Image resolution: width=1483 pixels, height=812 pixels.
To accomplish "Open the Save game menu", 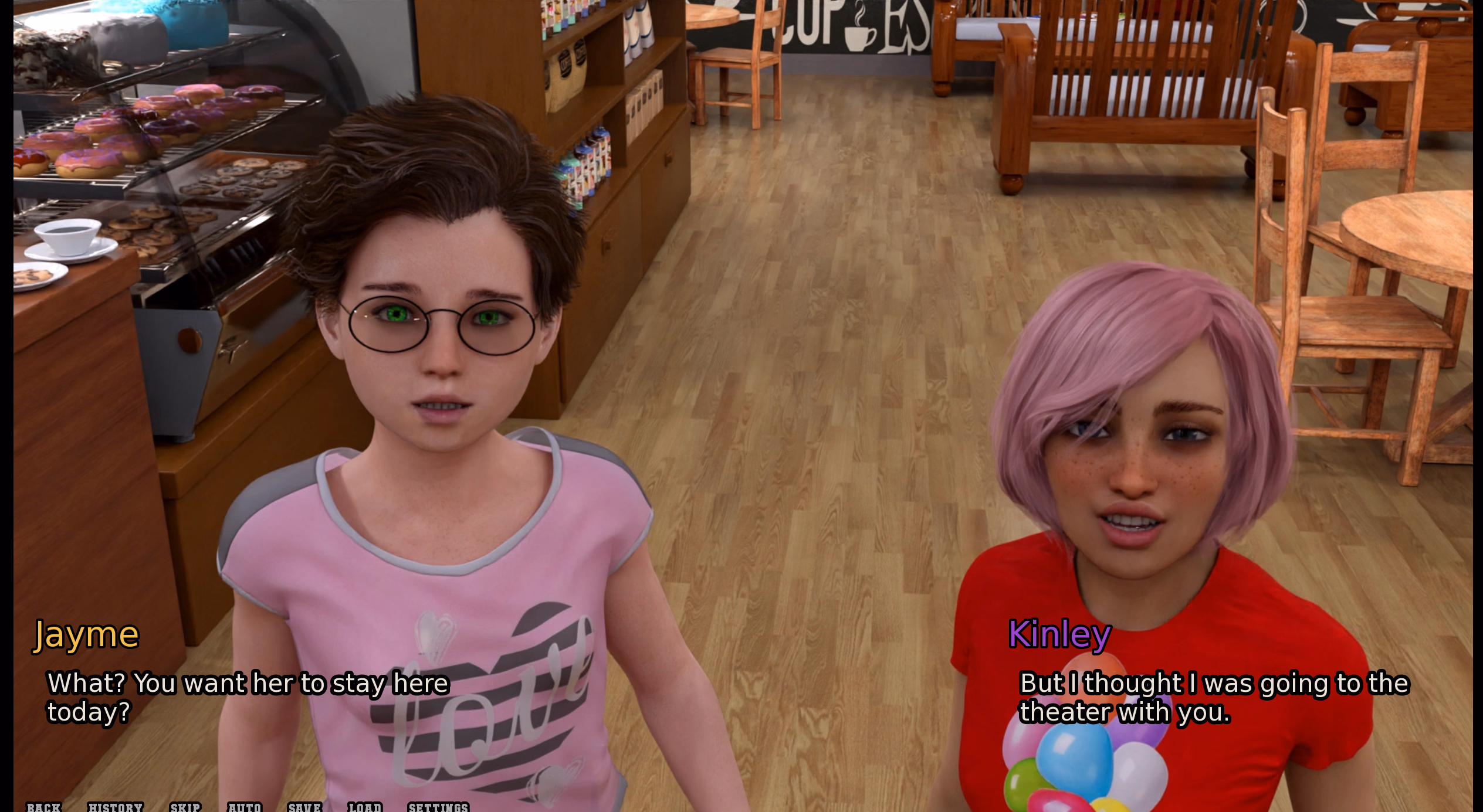I will tap(304, 807).
